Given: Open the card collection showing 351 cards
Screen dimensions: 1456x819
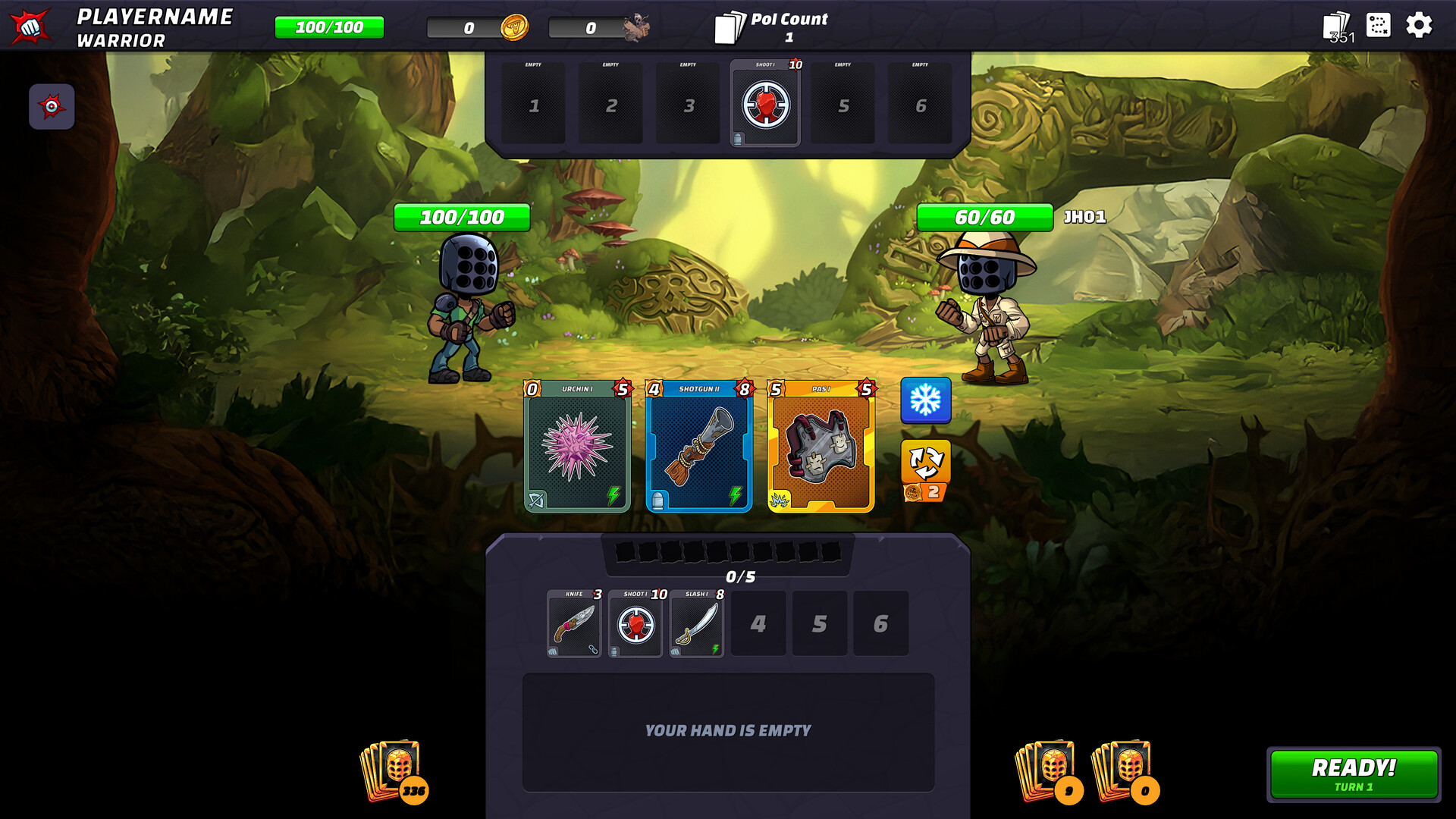Looking at the screenshot, I should pyautogui.click(x=1334, y=26).
